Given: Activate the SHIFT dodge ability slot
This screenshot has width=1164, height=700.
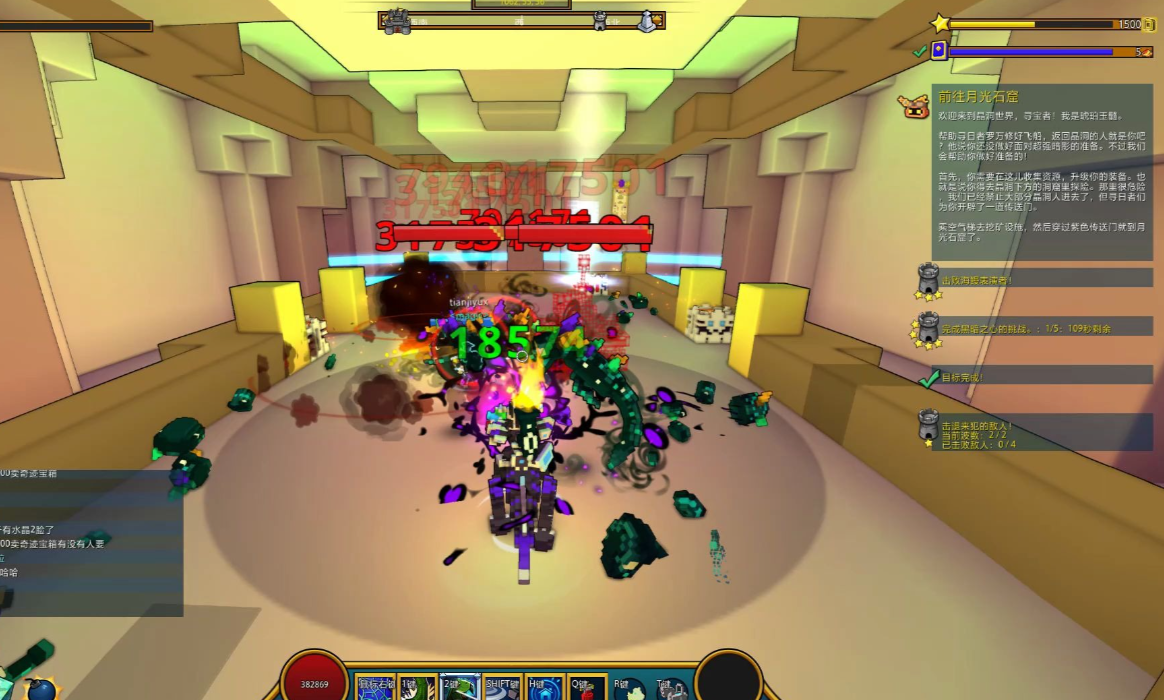Looking at the screenshot, I should point(502,688).
